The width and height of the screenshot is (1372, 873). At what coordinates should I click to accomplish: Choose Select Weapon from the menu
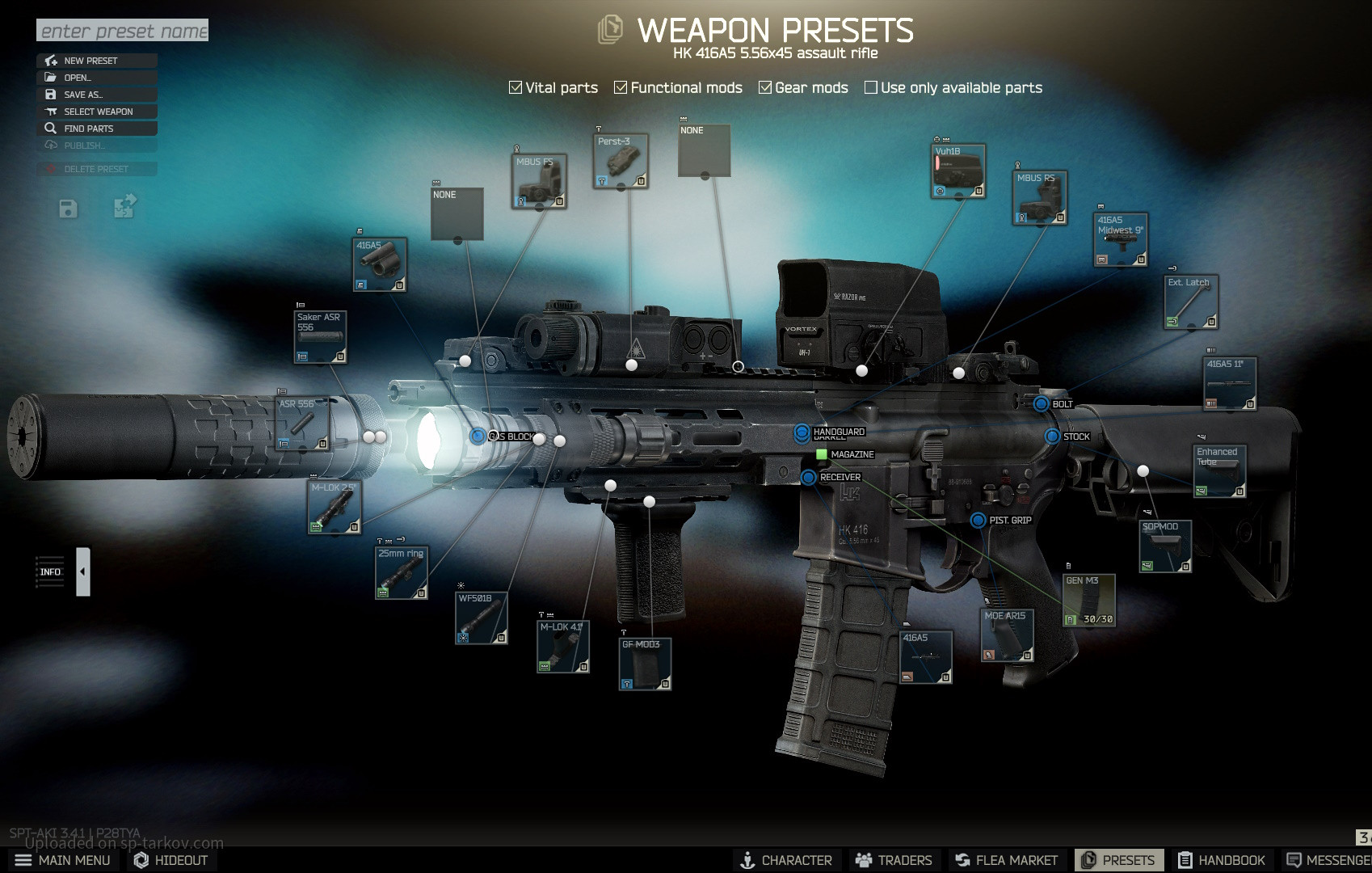97,112
